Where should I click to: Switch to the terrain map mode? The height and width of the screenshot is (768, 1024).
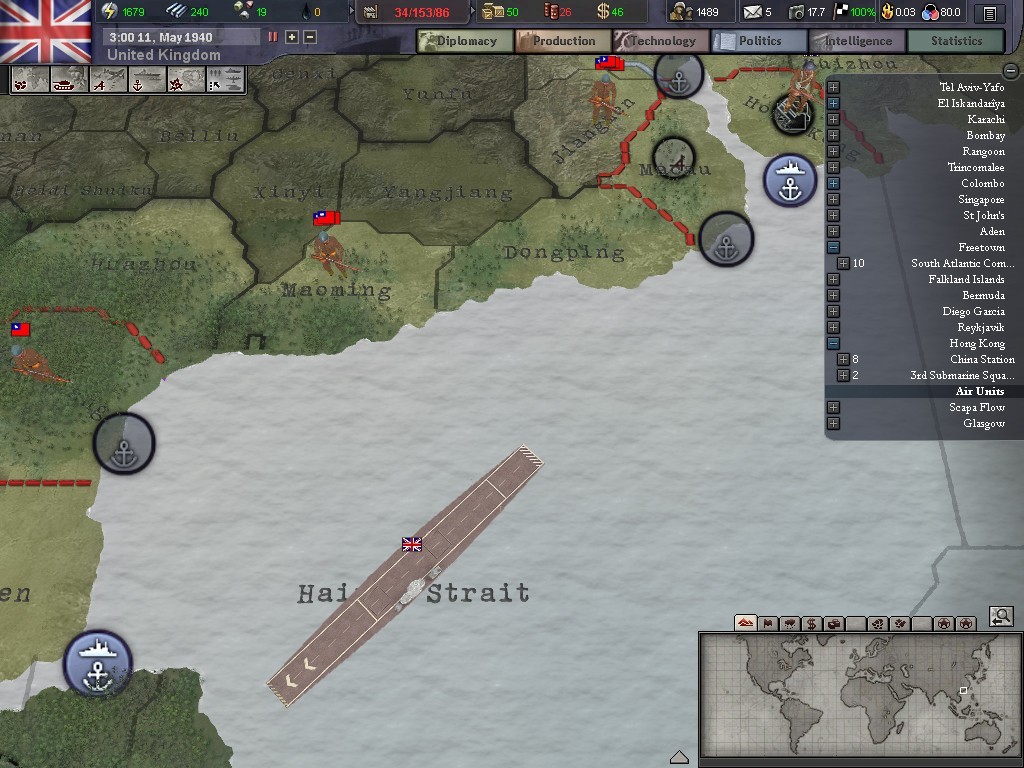pos(745,623)
